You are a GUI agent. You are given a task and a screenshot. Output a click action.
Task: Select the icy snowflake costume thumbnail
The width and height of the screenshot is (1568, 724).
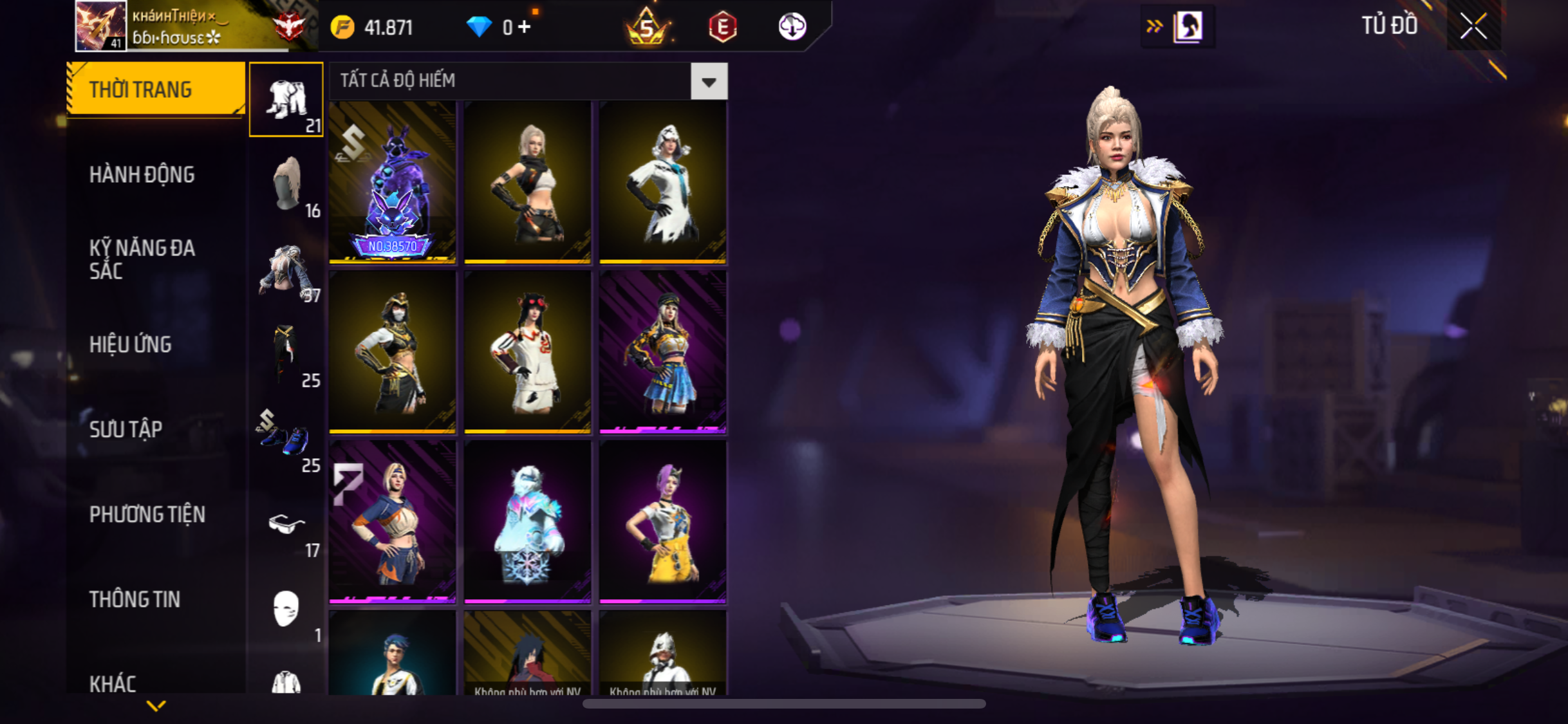pyautogui.click(x=528, y=523)
